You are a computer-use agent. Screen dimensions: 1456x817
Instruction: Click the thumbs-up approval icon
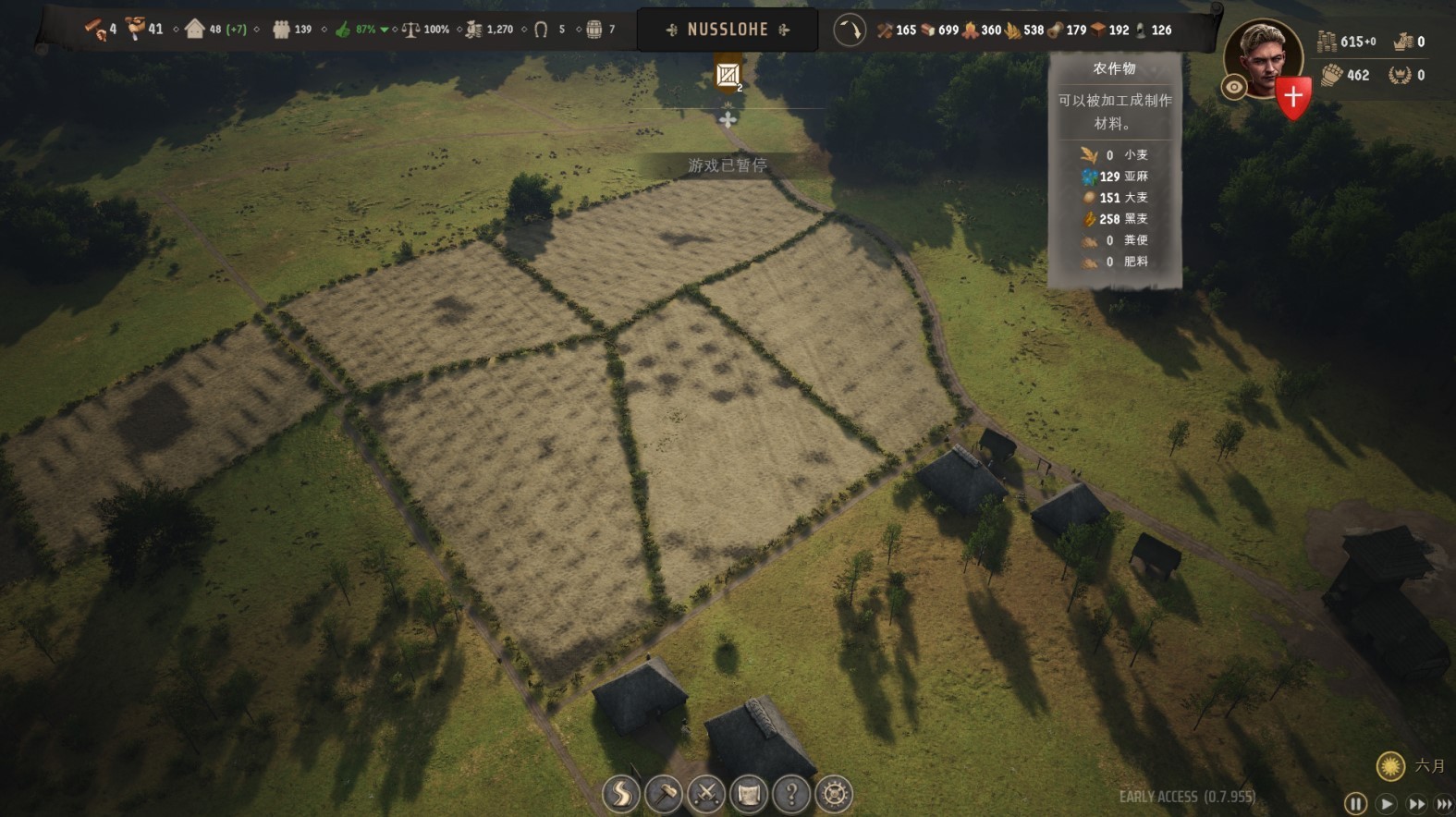click(343, 30)
